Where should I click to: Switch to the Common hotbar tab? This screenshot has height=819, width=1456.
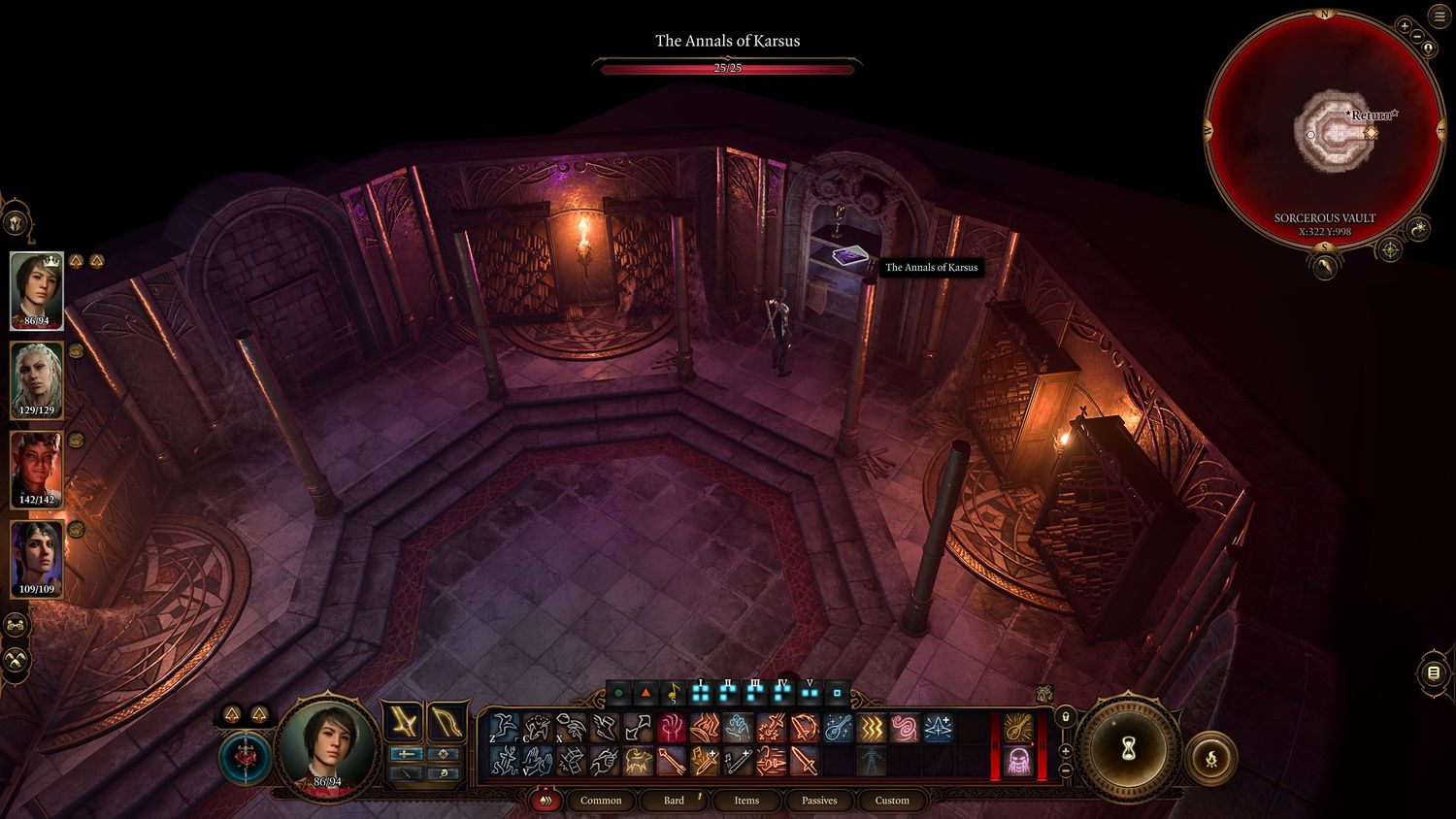click(601, 801)
